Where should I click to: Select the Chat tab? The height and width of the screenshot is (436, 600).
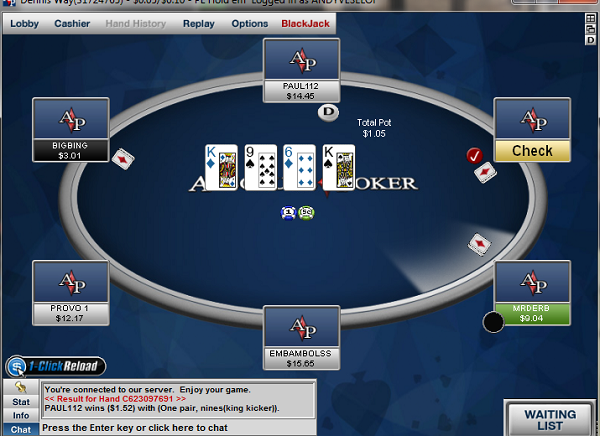point(20,428)
